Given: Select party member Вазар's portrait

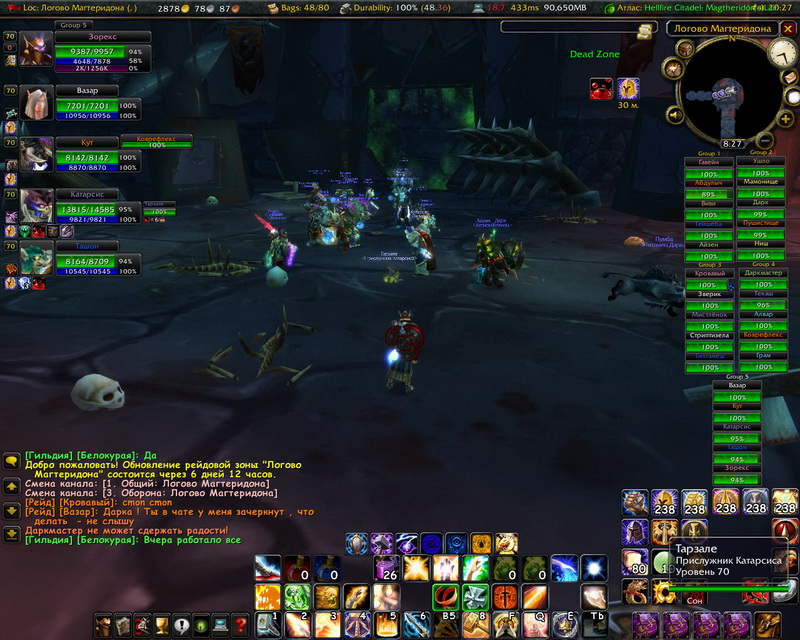Looking at the screenshot, I should [x=37, y=103].
